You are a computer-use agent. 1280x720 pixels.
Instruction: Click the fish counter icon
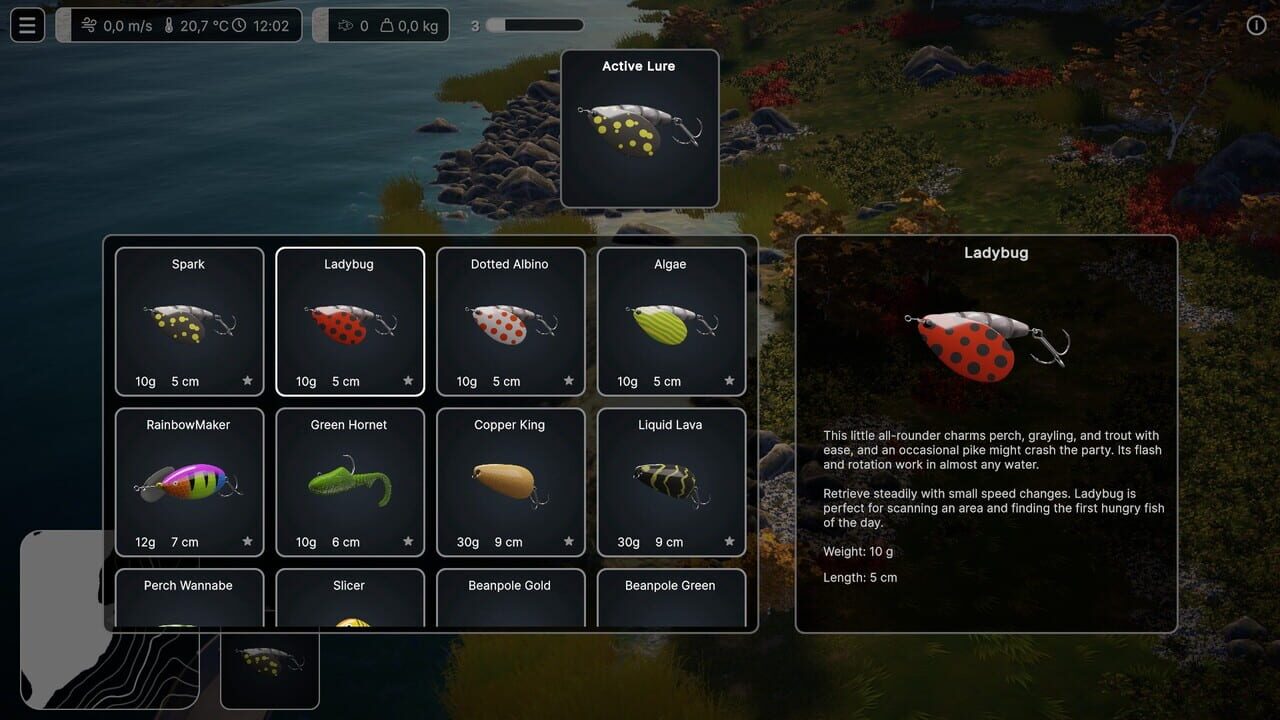point(348,25)
